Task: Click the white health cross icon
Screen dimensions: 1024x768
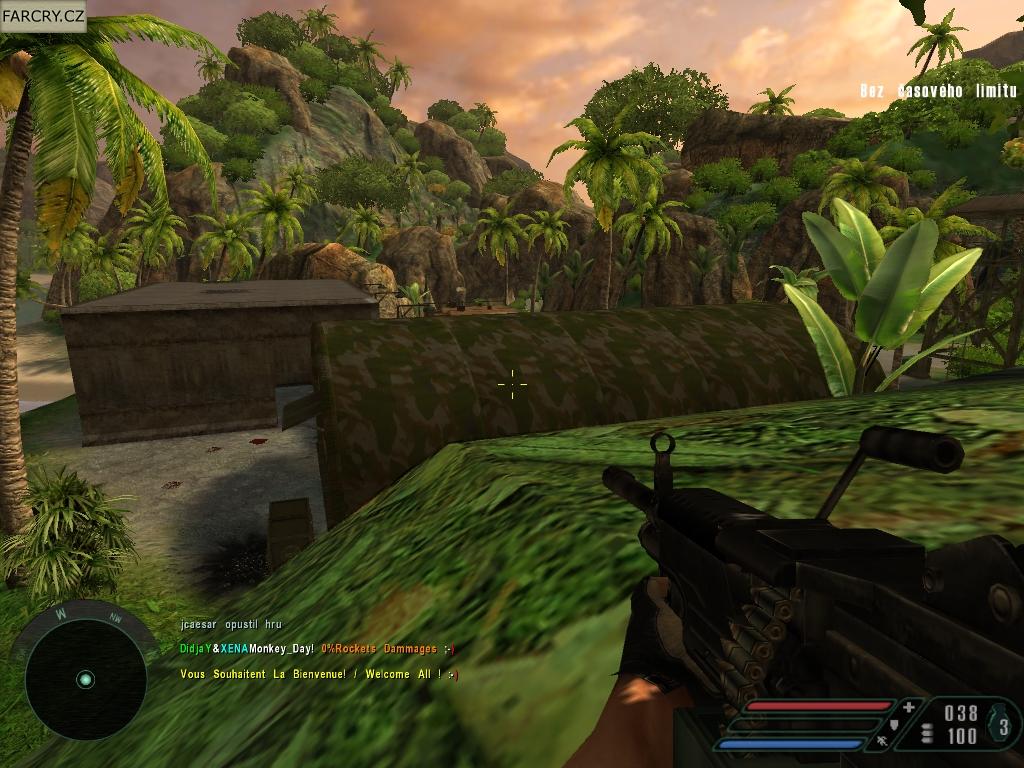Action: point(908,708)
